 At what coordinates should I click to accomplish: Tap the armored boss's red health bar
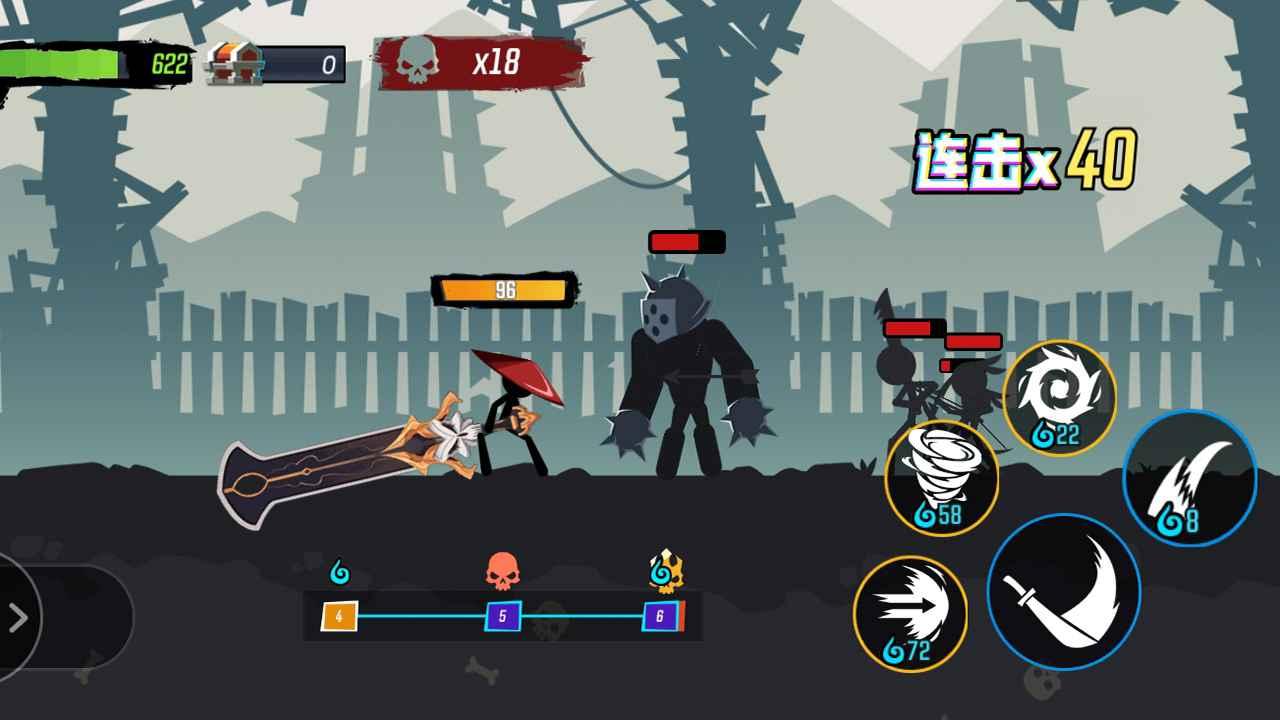point(685,240)
